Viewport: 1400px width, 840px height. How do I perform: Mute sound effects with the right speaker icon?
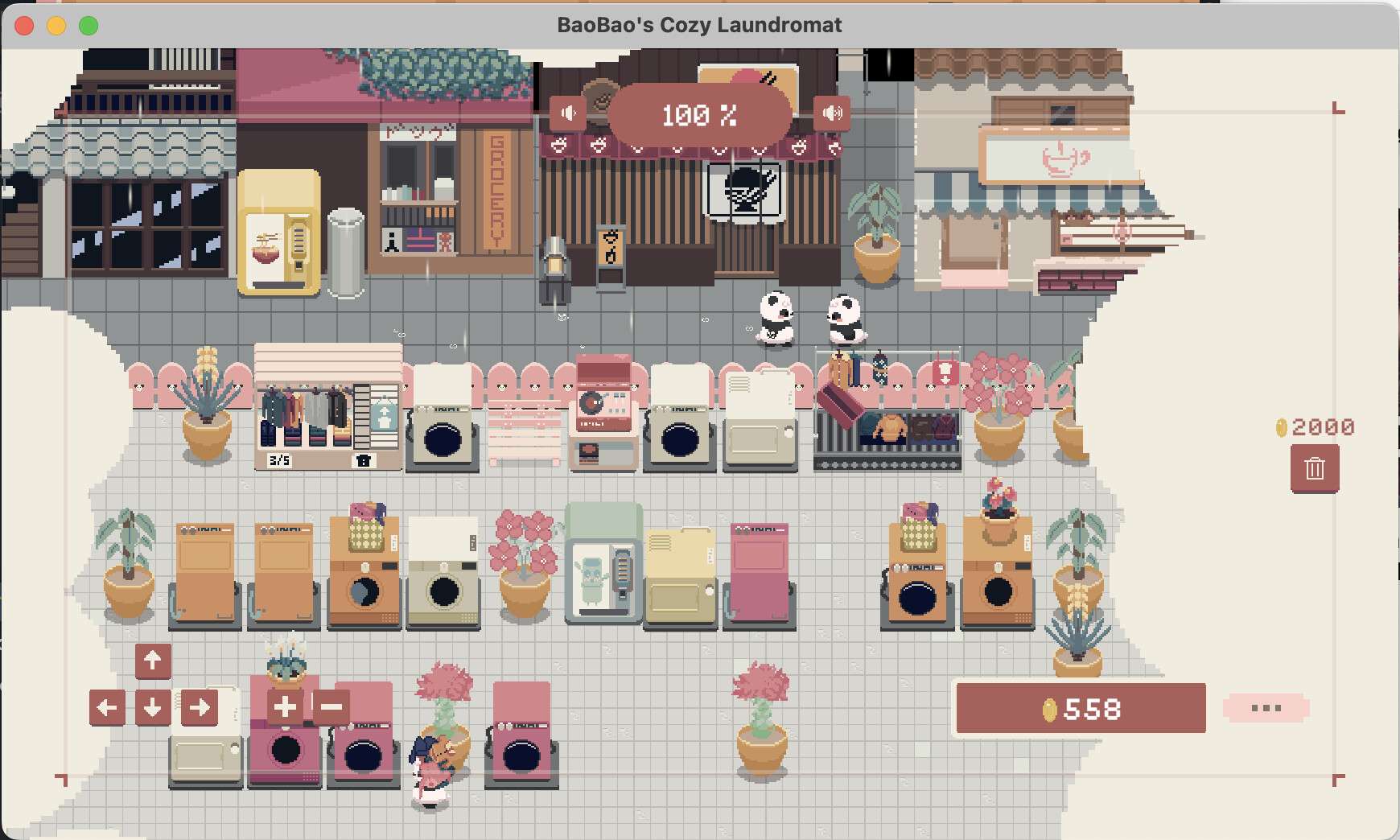[x=834, y=113]
